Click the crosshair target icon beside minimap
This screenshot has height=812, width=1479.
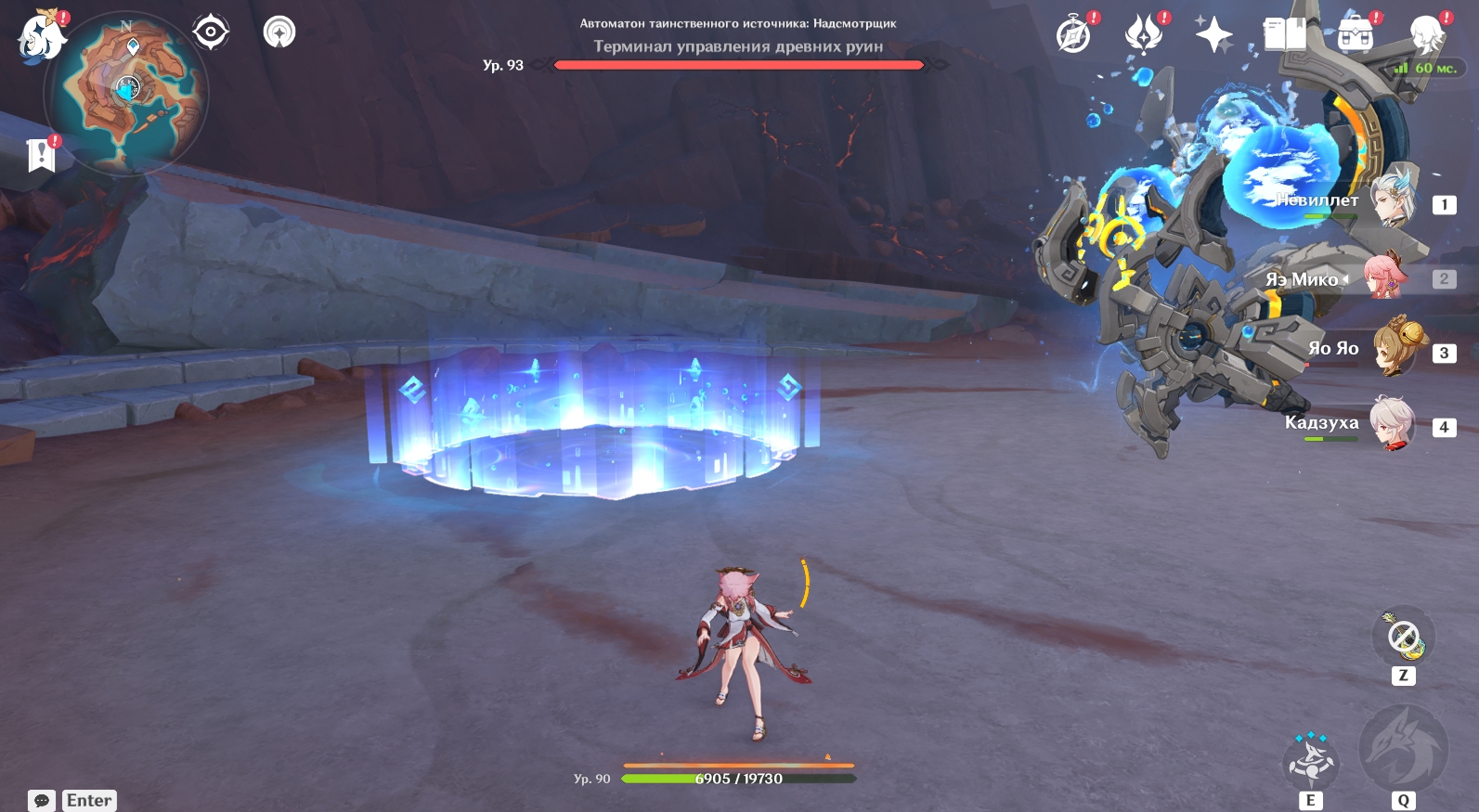click(211, 32)
